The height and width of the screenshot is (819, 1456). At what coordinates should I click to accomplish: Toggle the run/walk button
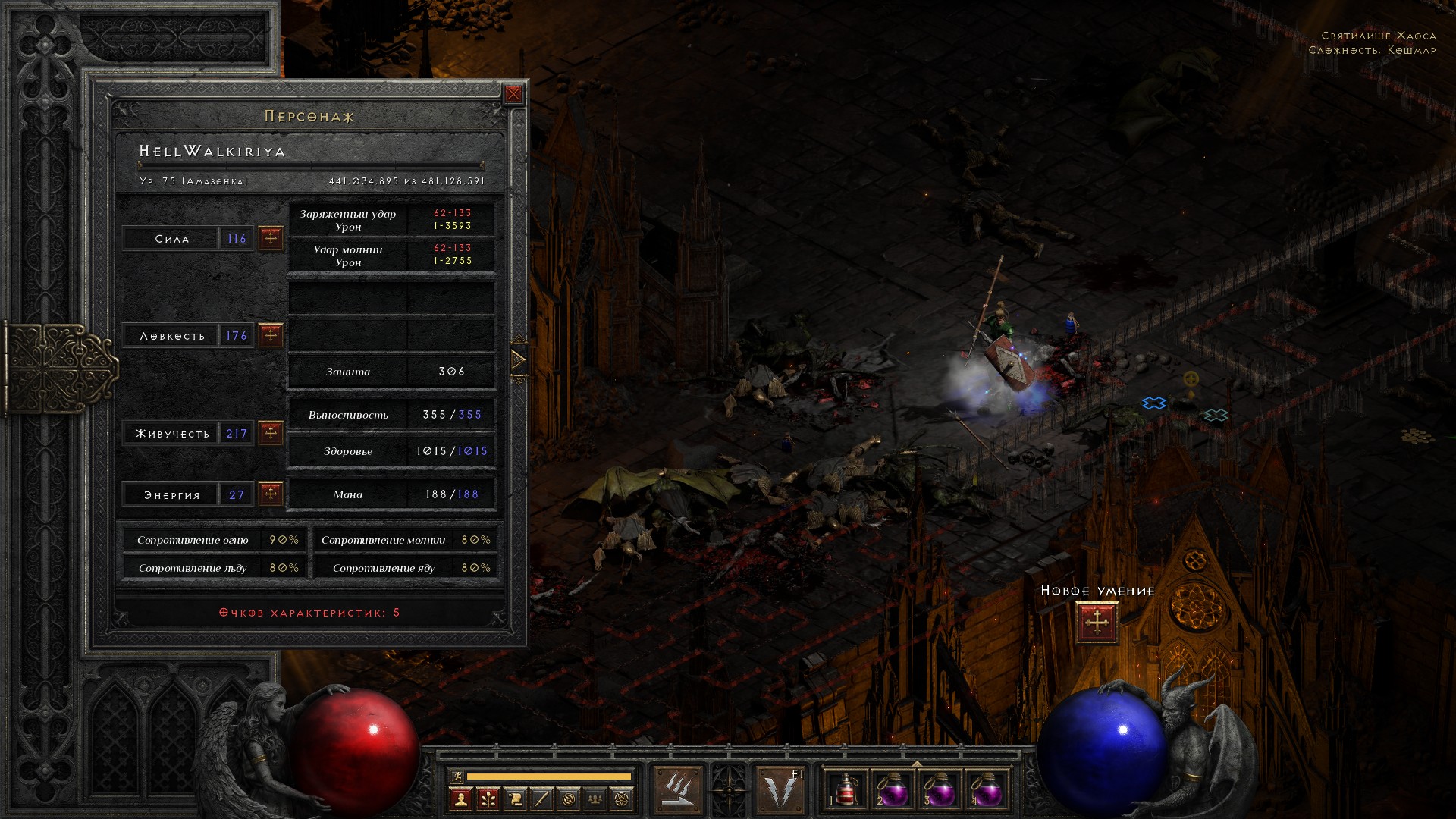pyautogui.click(x=457, y=776)
